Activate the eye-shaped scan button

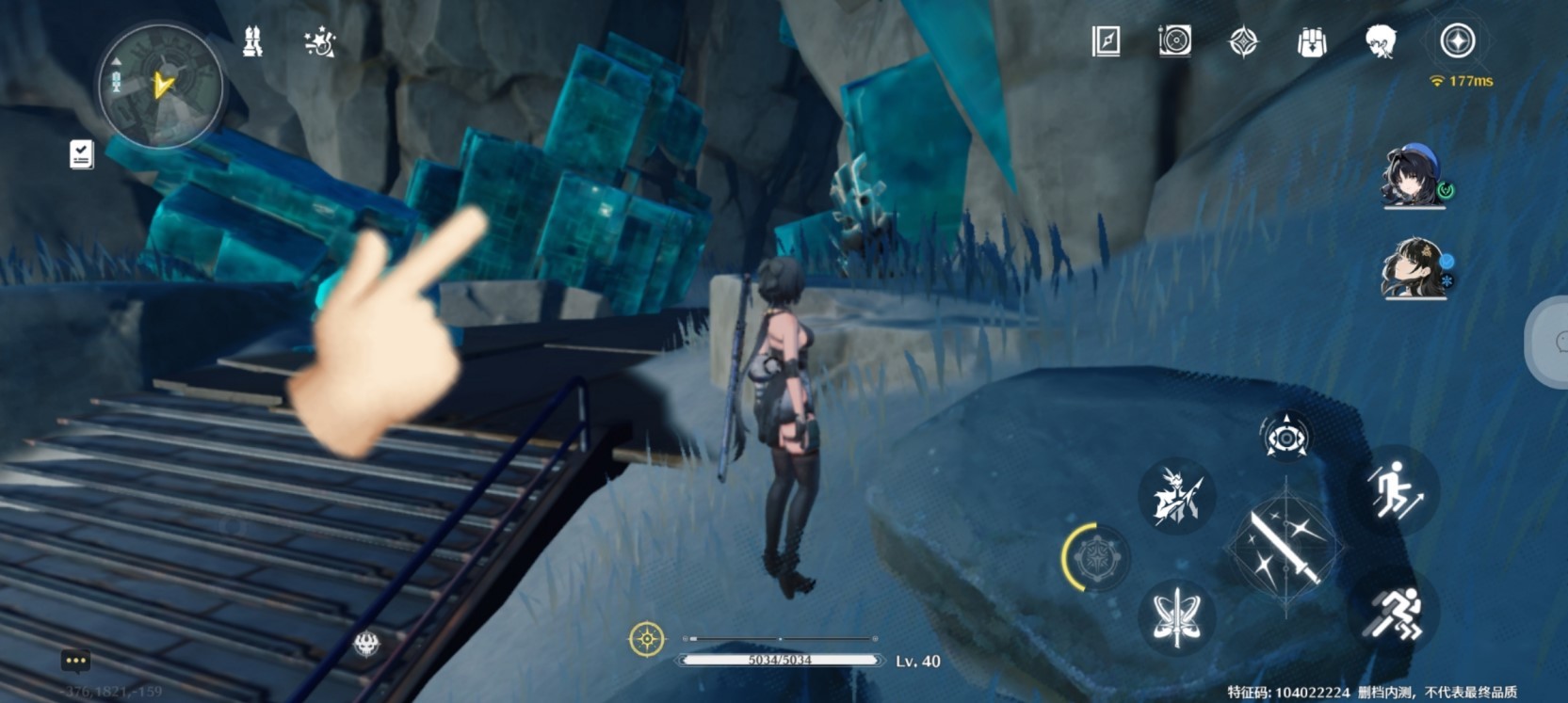pos(1285,438)
